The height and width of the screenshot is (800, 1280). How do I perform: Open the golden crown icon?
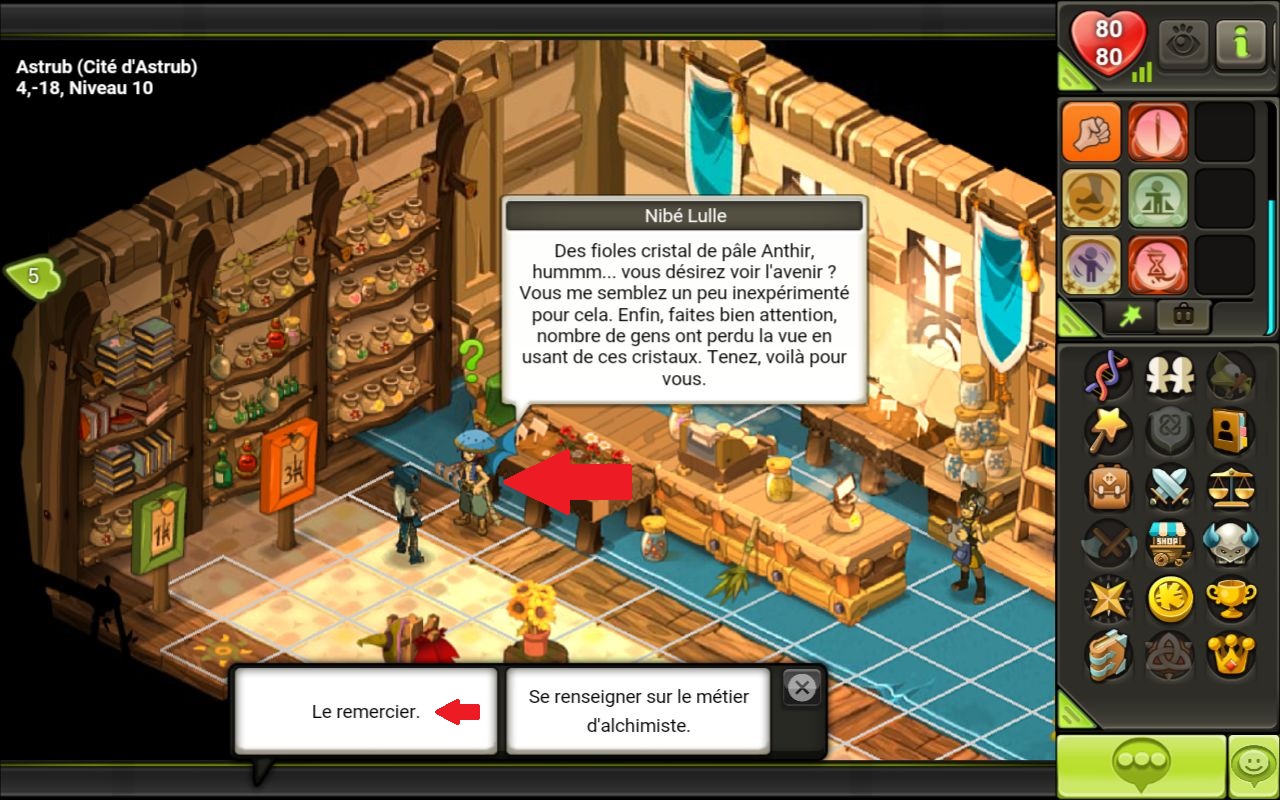(1230, 655)
